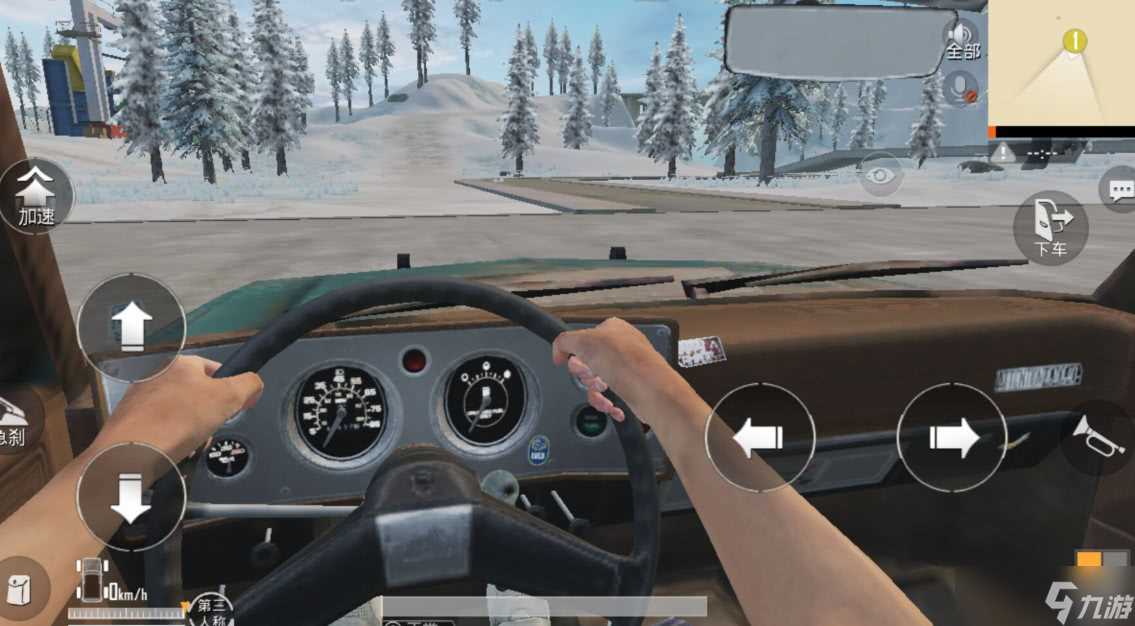Tap the 加速 boost button
Image resolution: width=1135 pixels, height=626 pixels.
(36, 195)
